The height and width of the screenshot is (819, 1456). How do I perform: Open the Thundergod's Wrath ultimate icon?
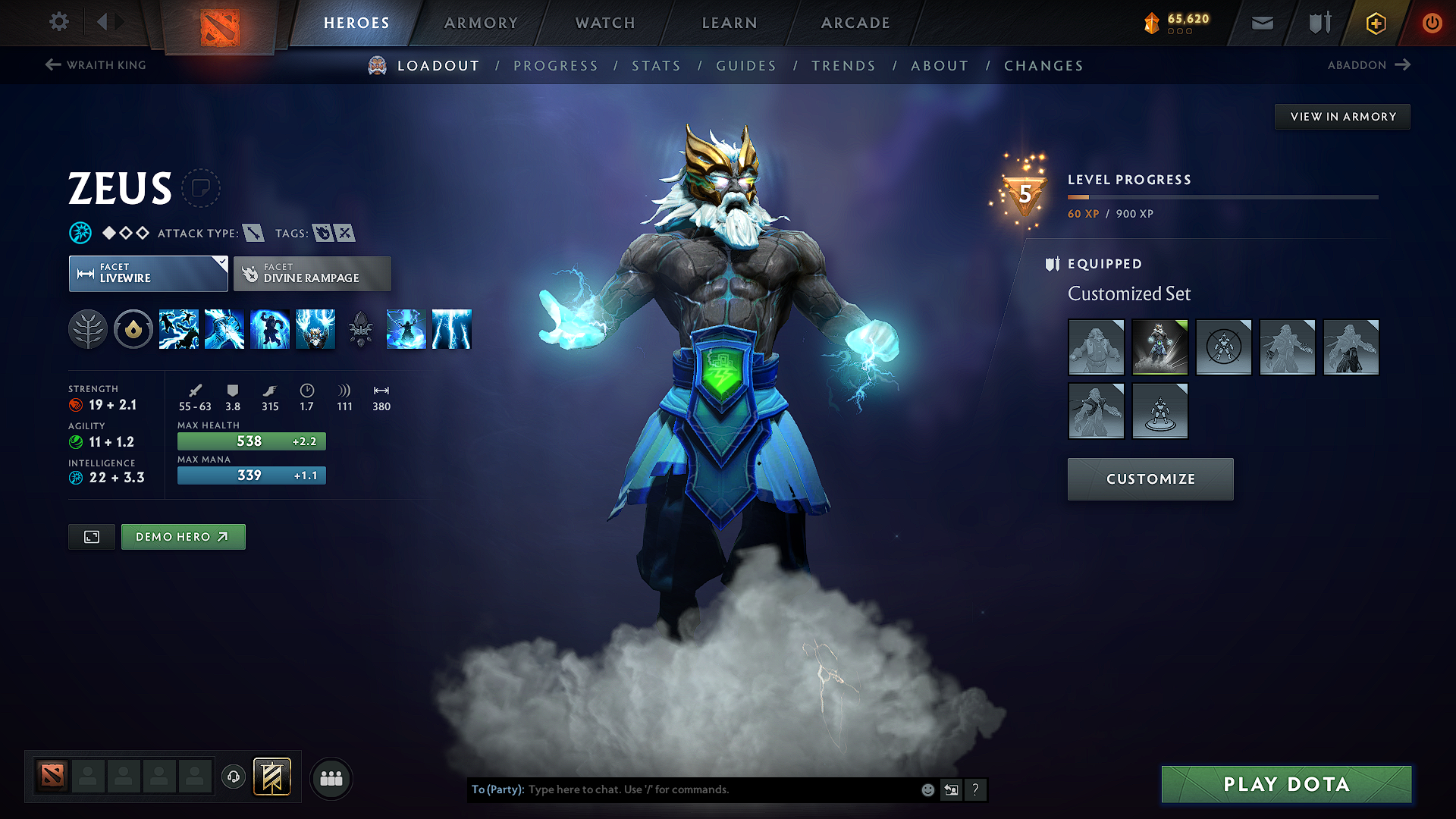coord(315,328)
